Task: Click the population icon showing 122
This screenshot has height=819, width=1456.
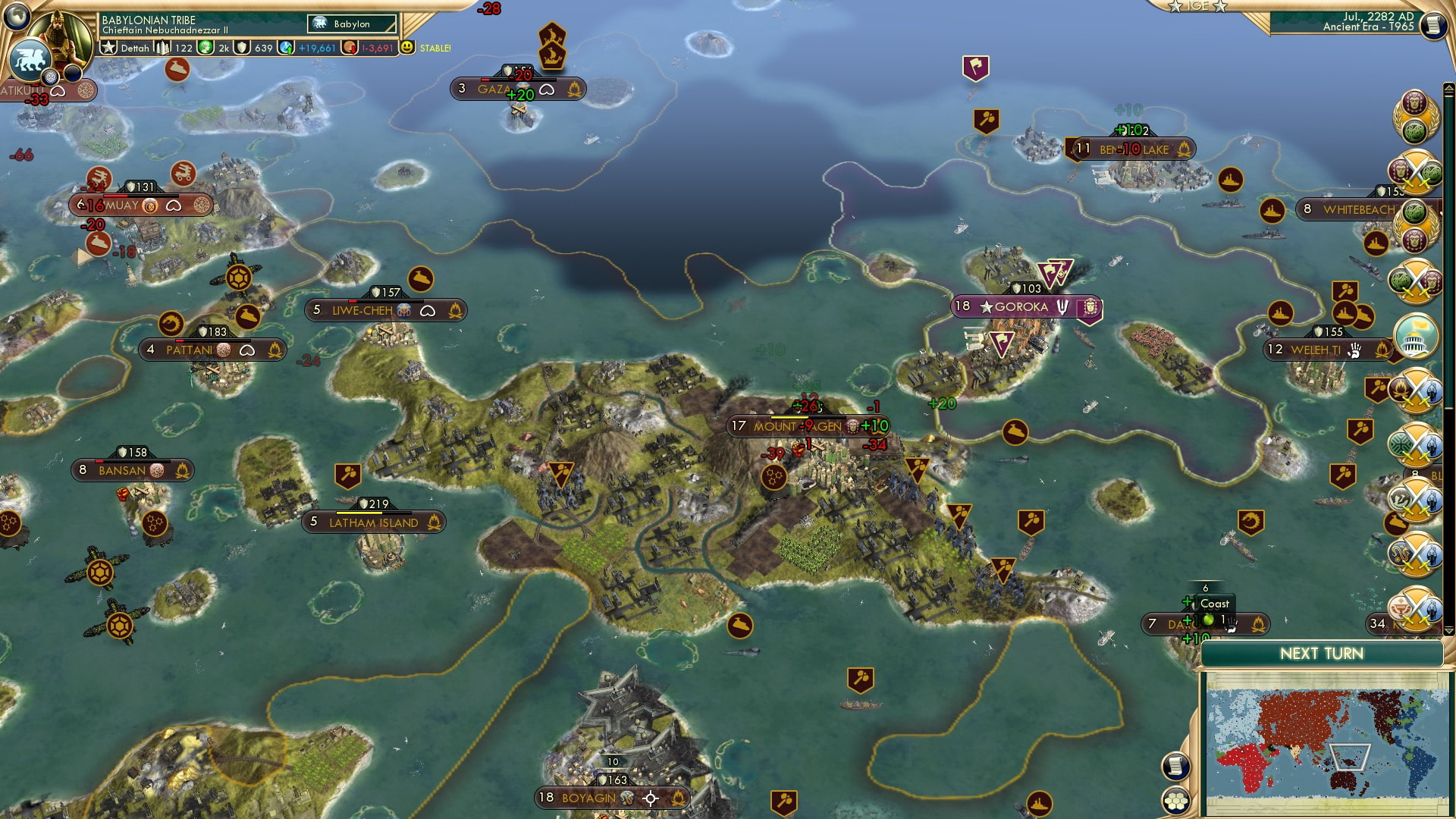Action: tap(161, 47)
